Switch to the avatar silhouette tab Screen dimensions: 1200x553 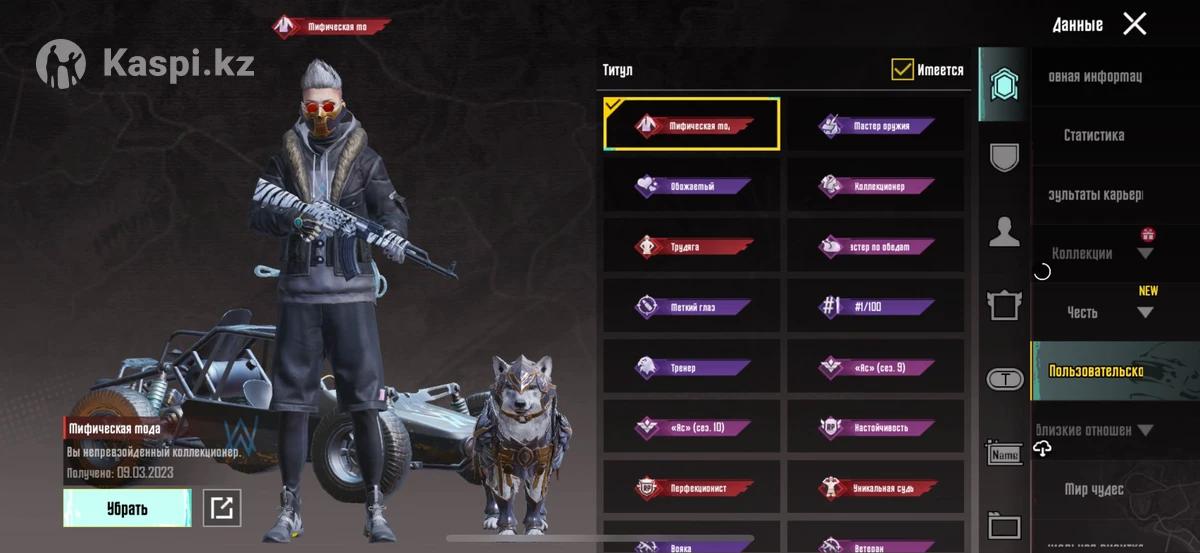click(1003, 232)
